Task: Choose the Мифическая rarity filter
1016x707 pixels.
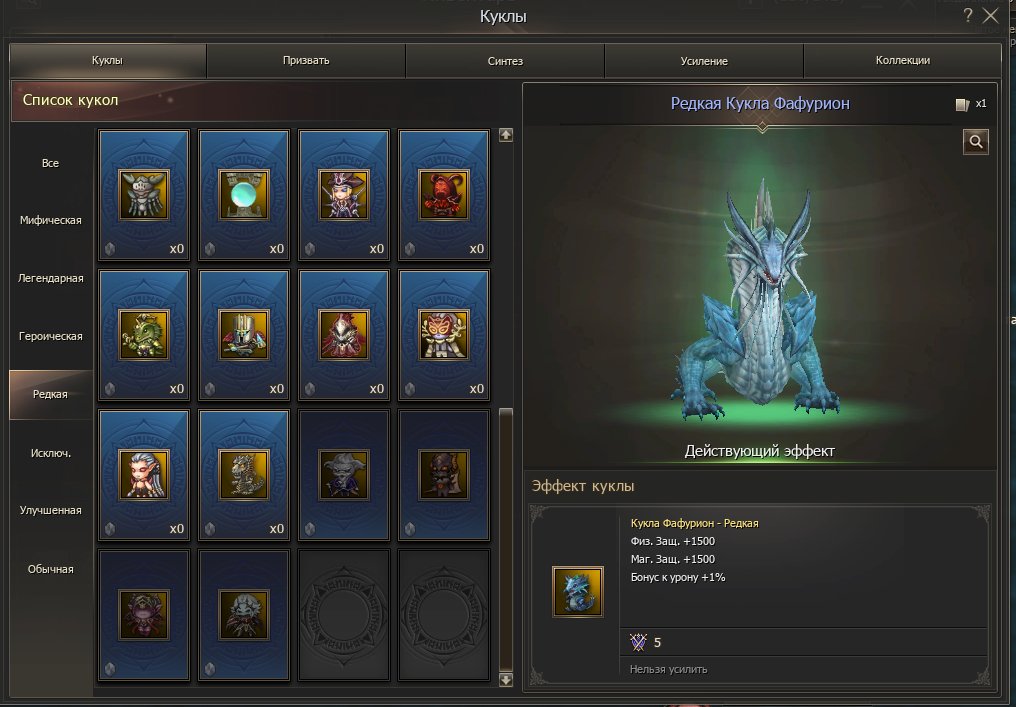Action: point(51,220)
